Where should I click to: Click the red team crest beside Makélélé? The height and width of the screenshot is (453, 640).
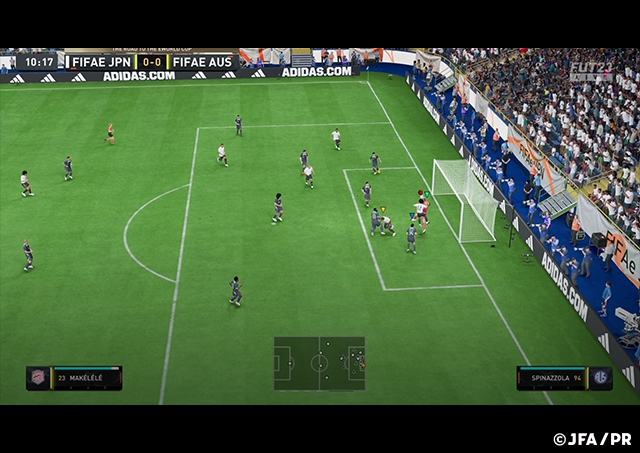(x=38, y=377)
